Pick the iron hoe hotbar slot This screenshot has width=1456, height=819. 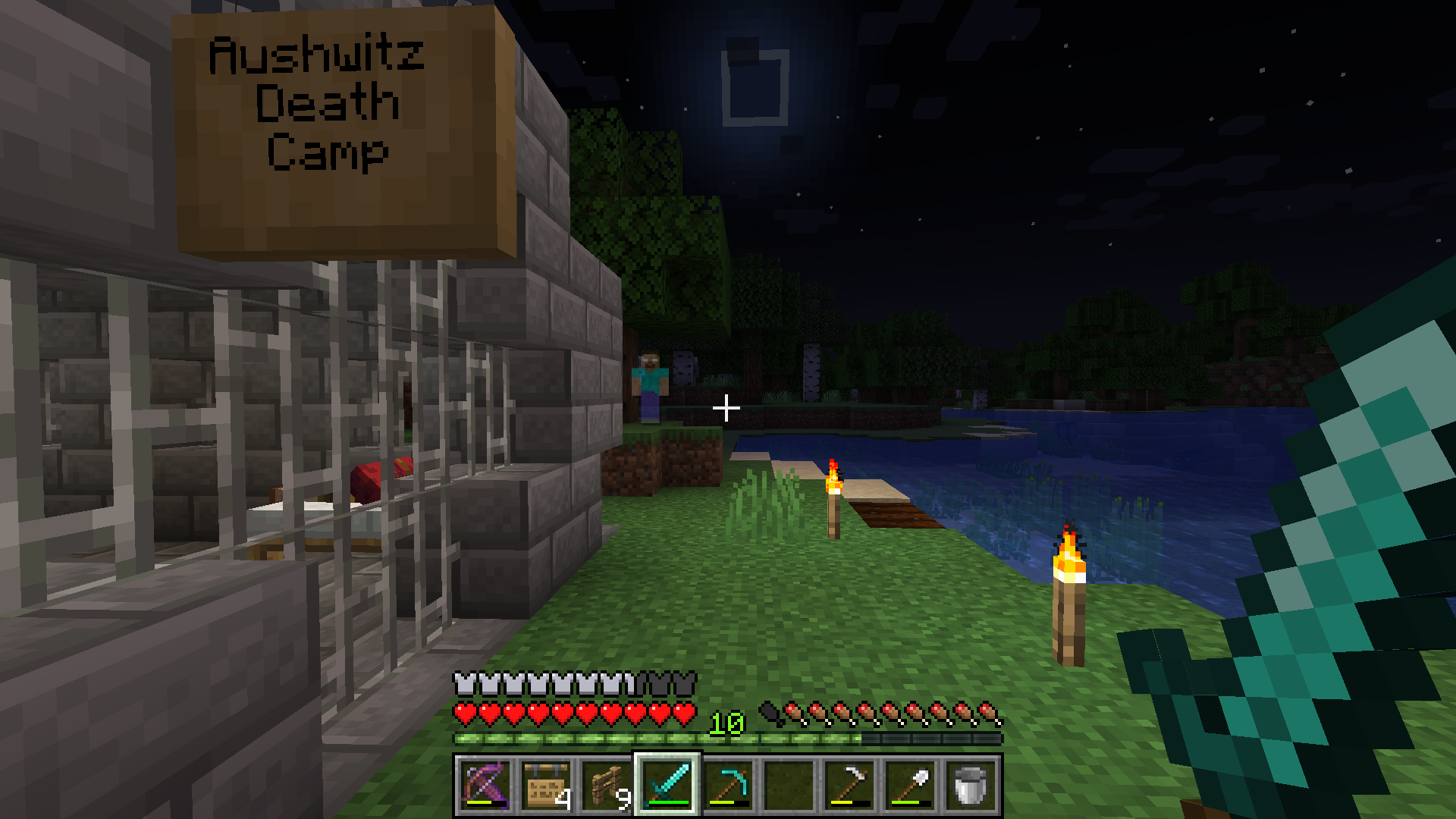tap(849, 785)
